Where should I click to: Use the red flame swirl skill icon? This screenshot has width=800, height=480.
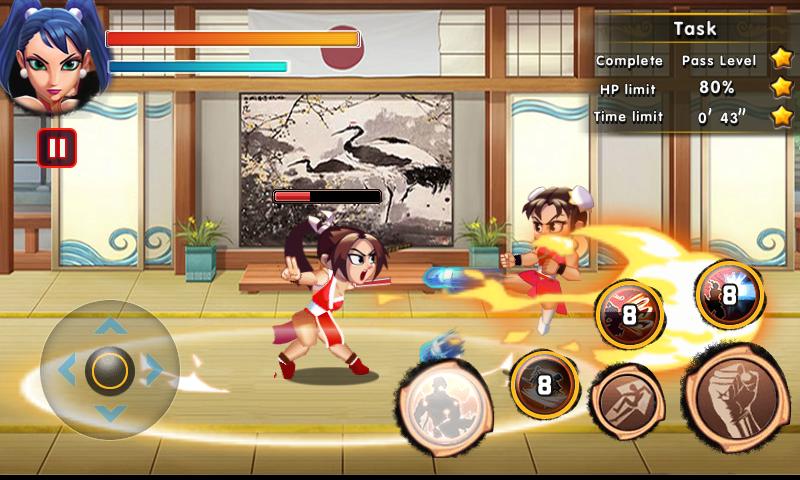click(x=629, y=312)
